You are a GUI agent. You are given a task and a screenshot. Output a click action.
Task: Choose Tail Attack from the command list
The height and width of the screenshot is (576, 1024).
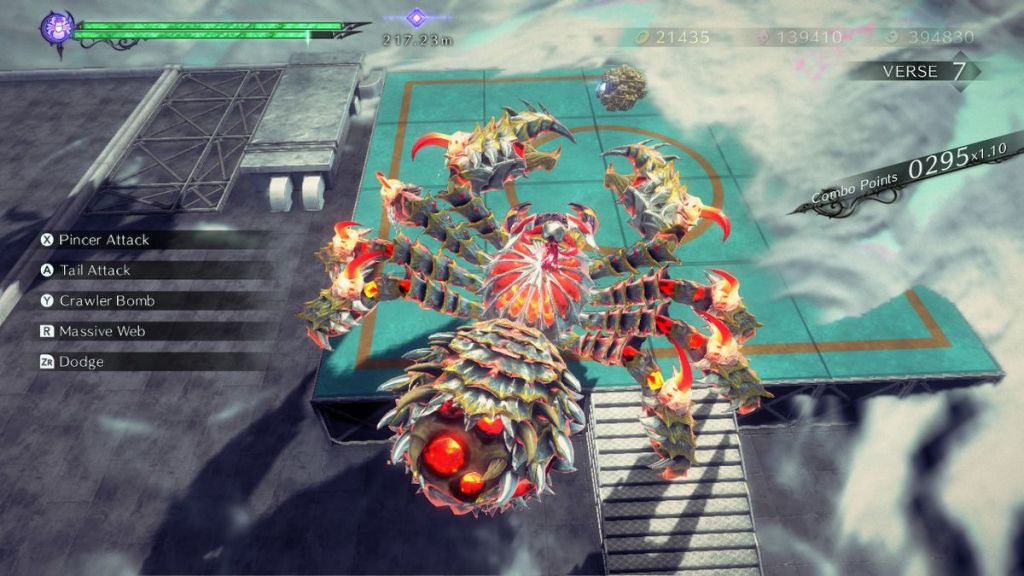[x=94, y=270]
